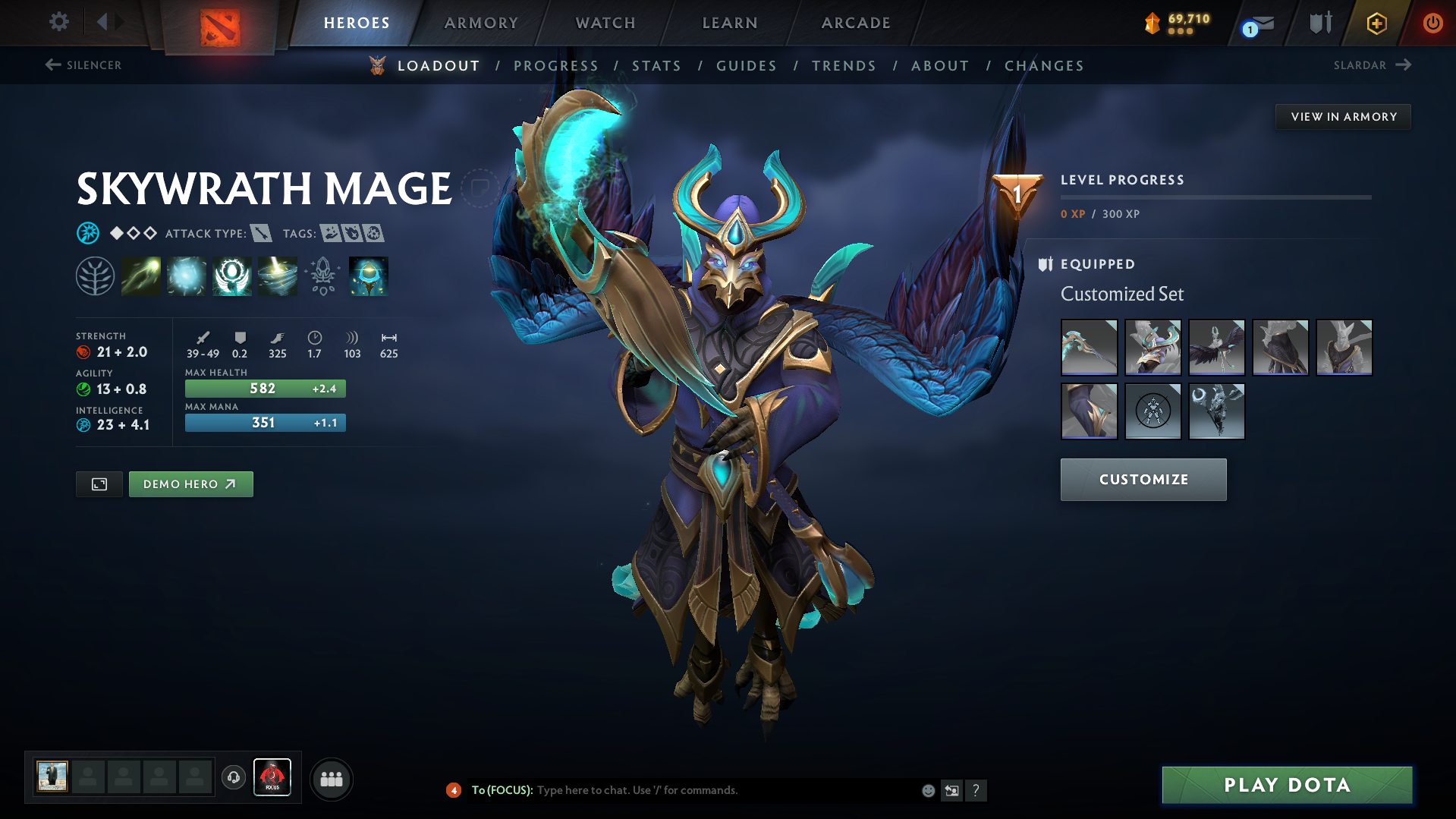Select the Arcane Bolt ability icon
Image resolution: width=1456 pixels, height=819 pixels.
click(x=141, y=276)
